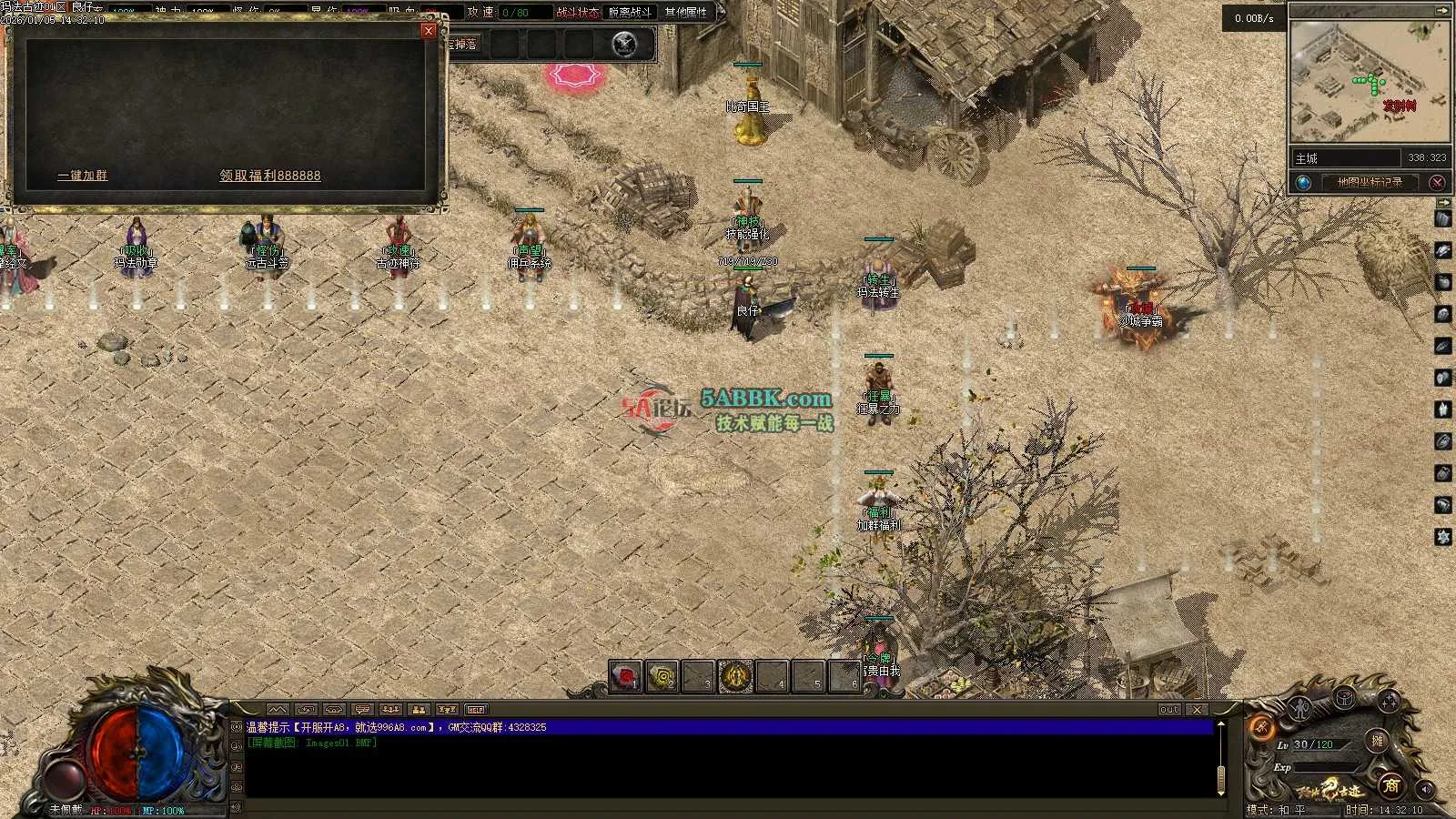The image size is (1456, 819).
Task: Open the 商 shop button
Action: click(1390, 784)
